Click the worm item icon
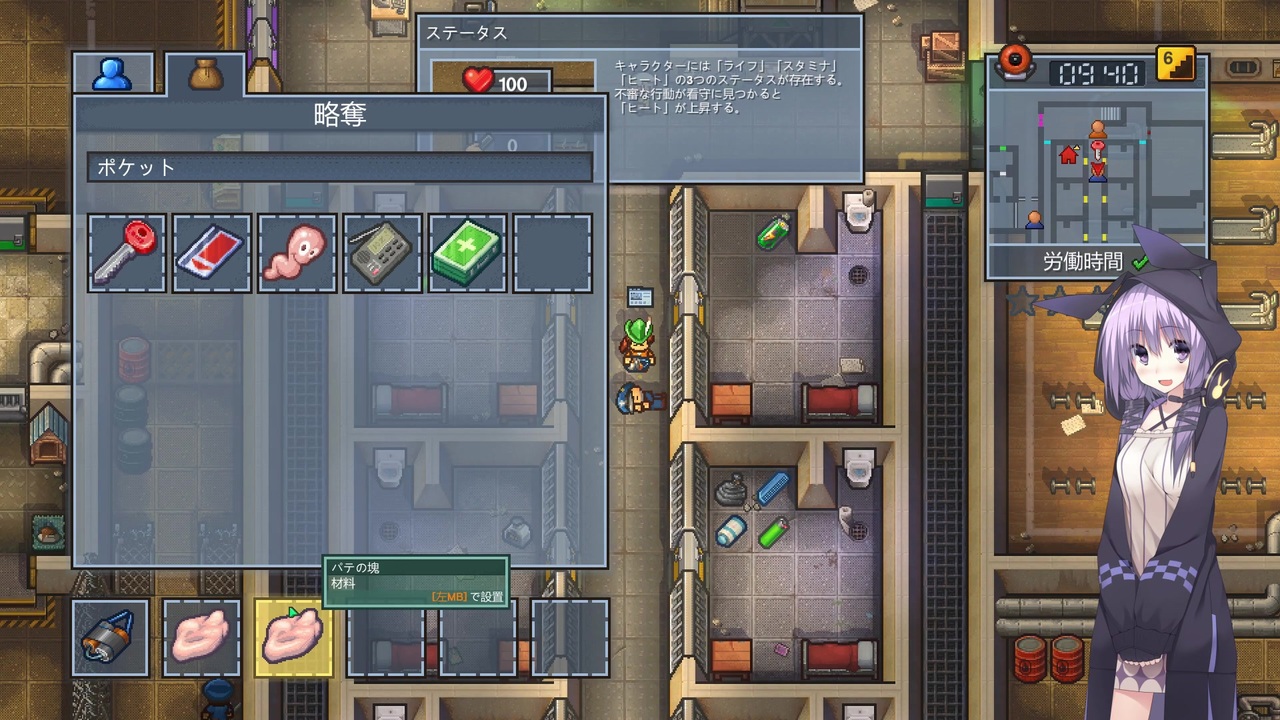Viewport: 1280px width, 720px height. point(296,252)
